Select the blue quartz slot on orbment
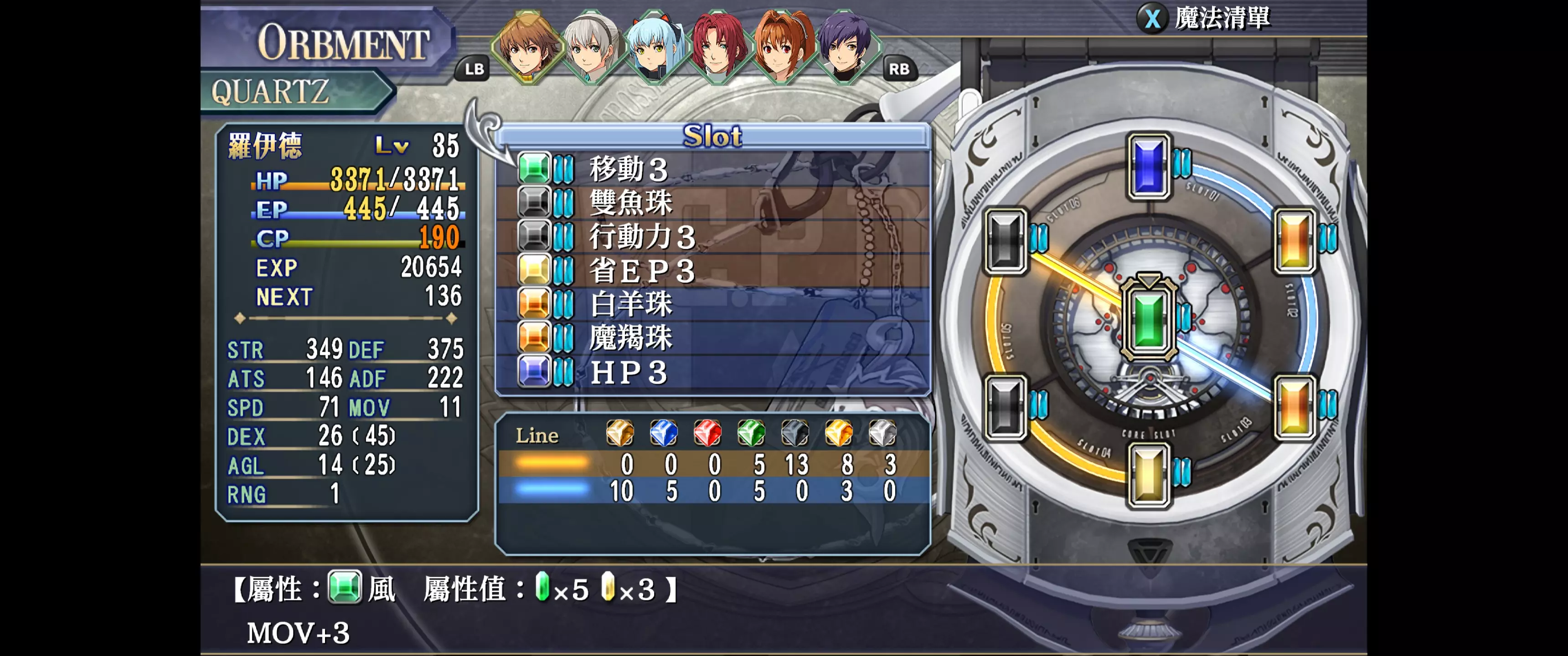The height and width of the screenshot is (656, 1568). click(x=1149, y=165)
